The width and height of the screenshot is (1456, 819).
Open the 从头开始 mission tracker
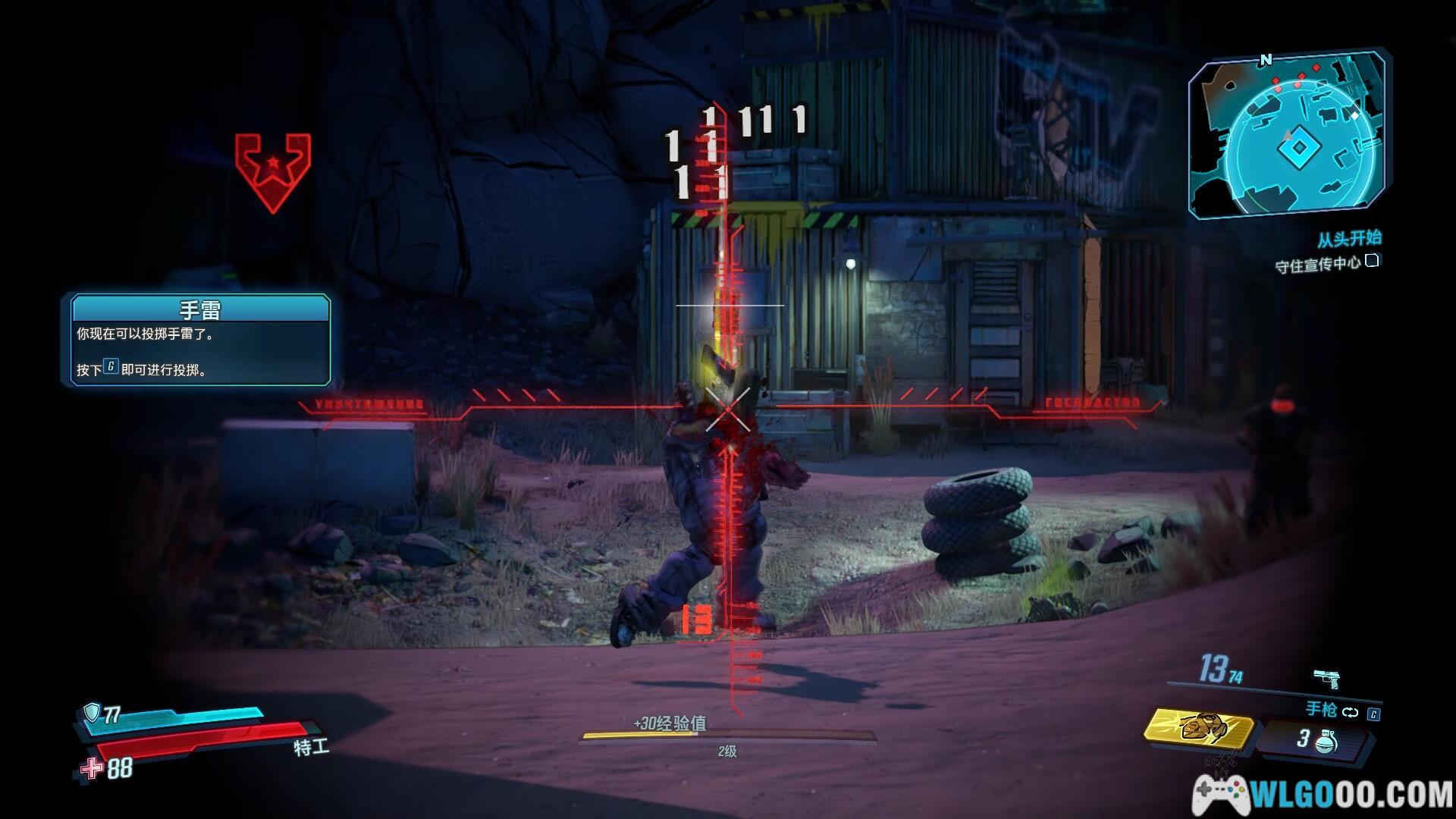coord(1348,239)
